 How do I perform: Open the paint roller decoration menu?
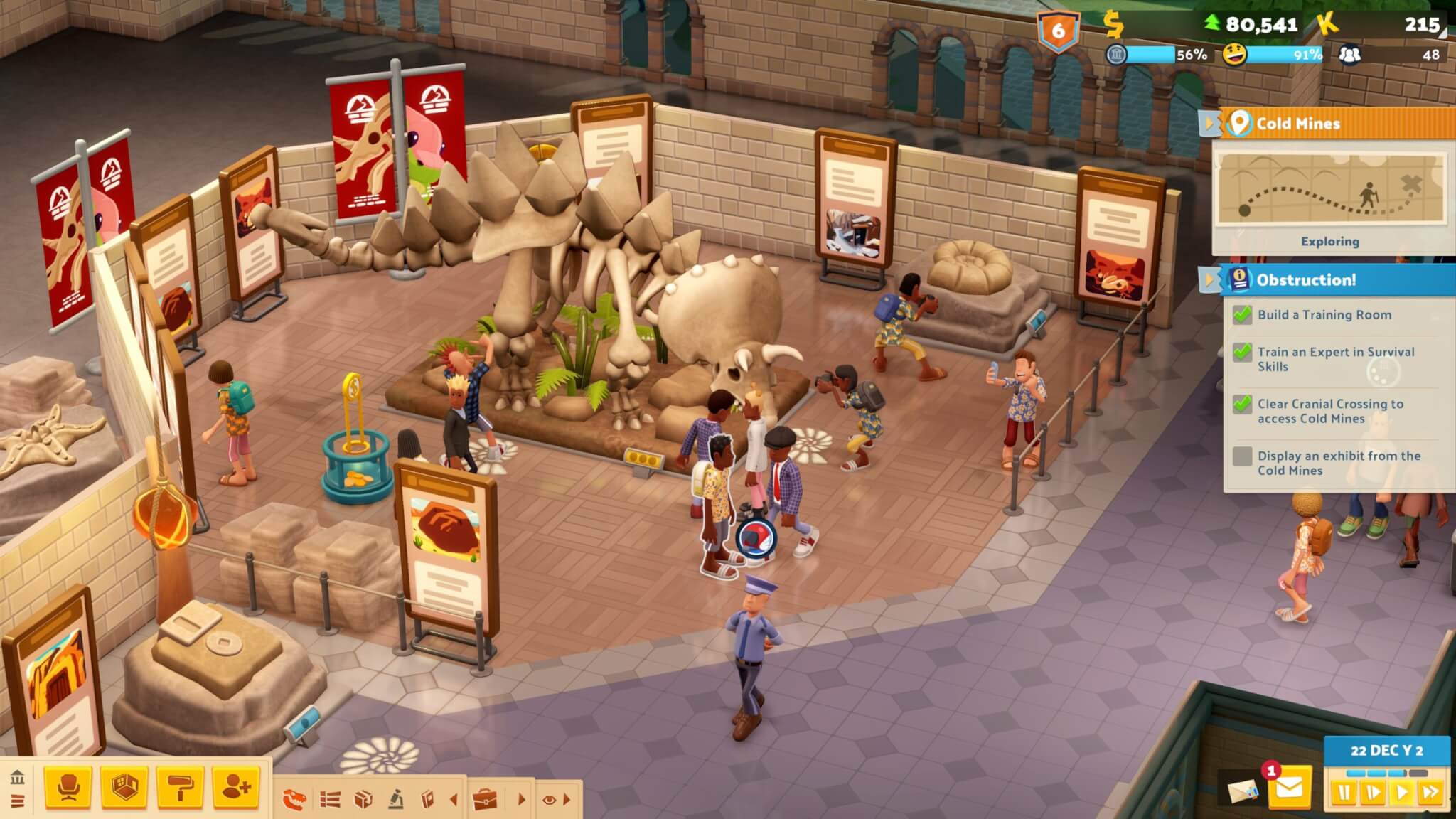(180, 787)
